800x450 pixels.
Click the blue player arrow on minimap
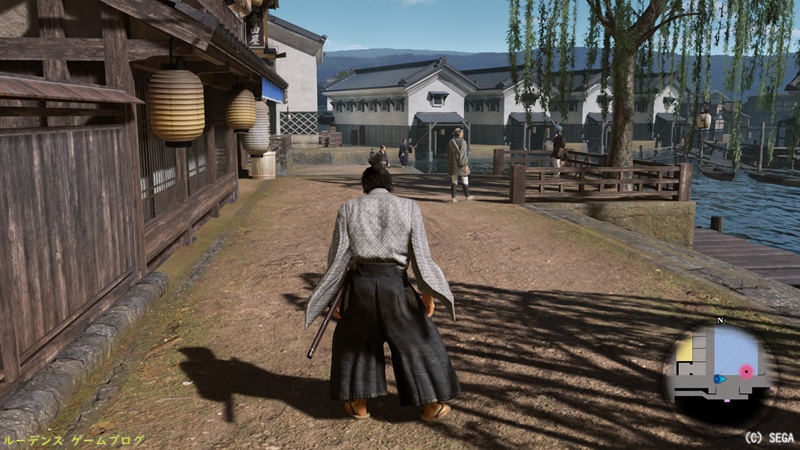[719, 379]
